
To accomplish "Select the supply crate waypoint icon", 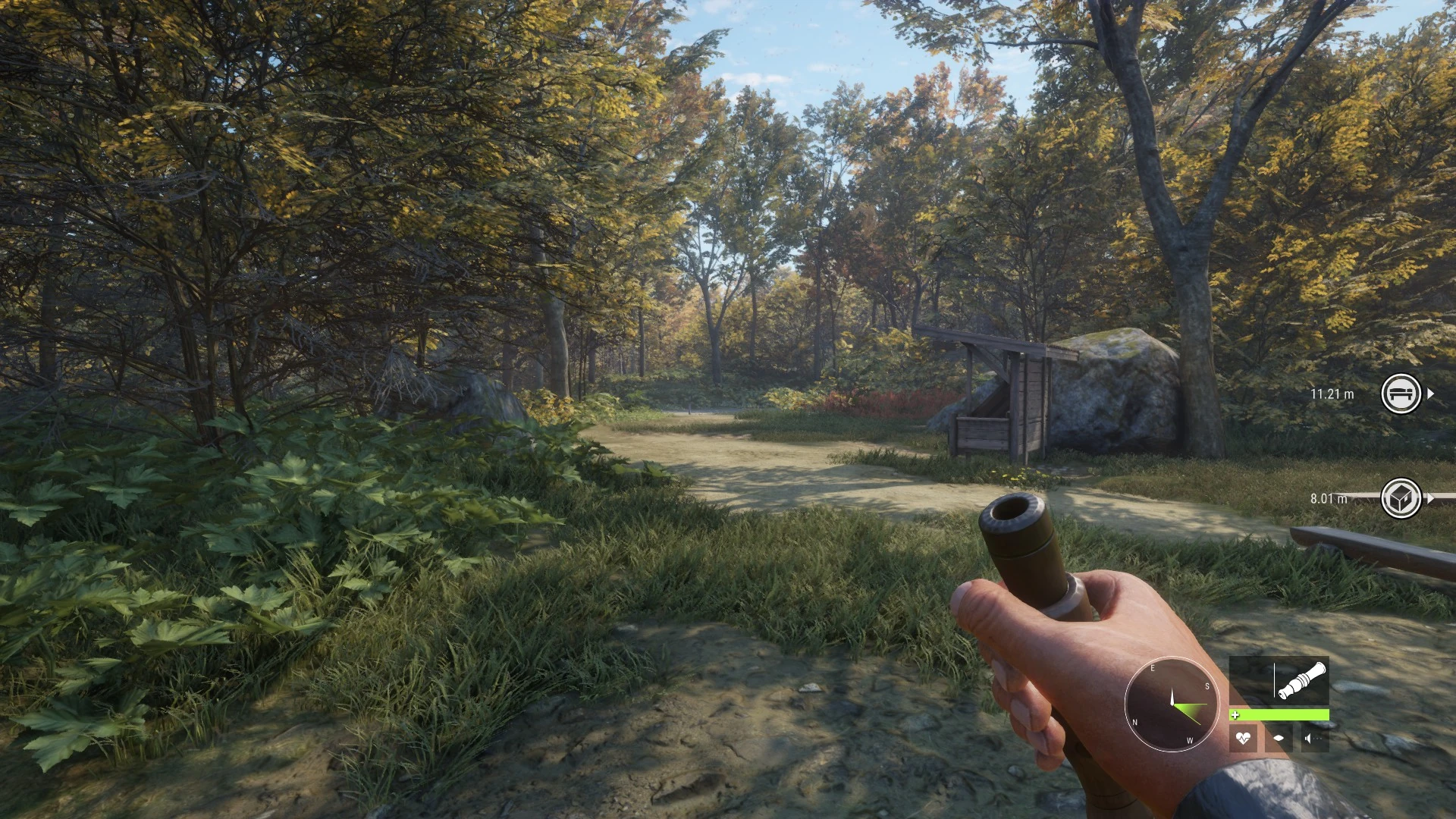I will [1401, 498].
